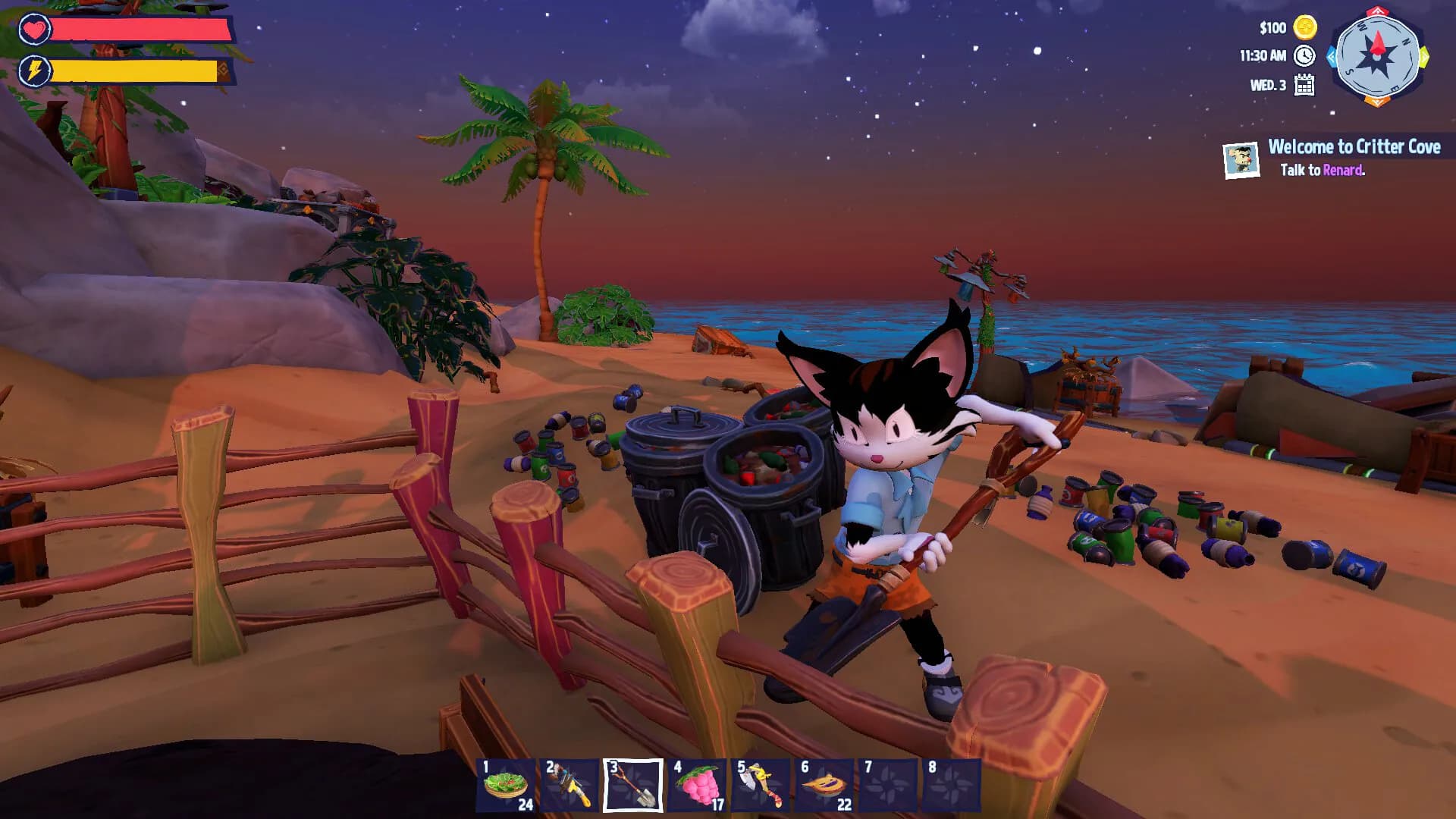Click the gold coin money icon

pos(1305,28)
